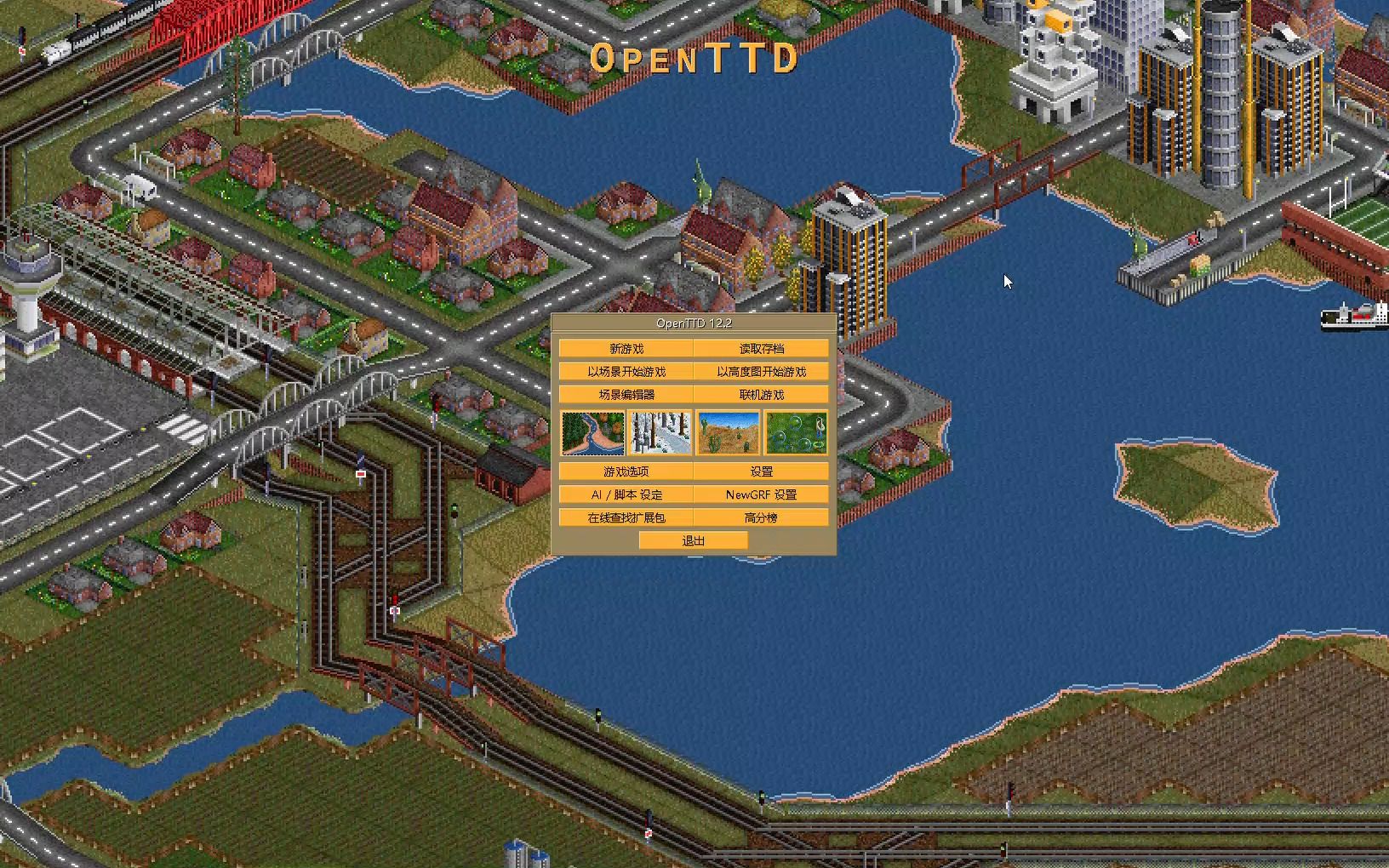Open the settings 设置 panel

coord(760,471)
